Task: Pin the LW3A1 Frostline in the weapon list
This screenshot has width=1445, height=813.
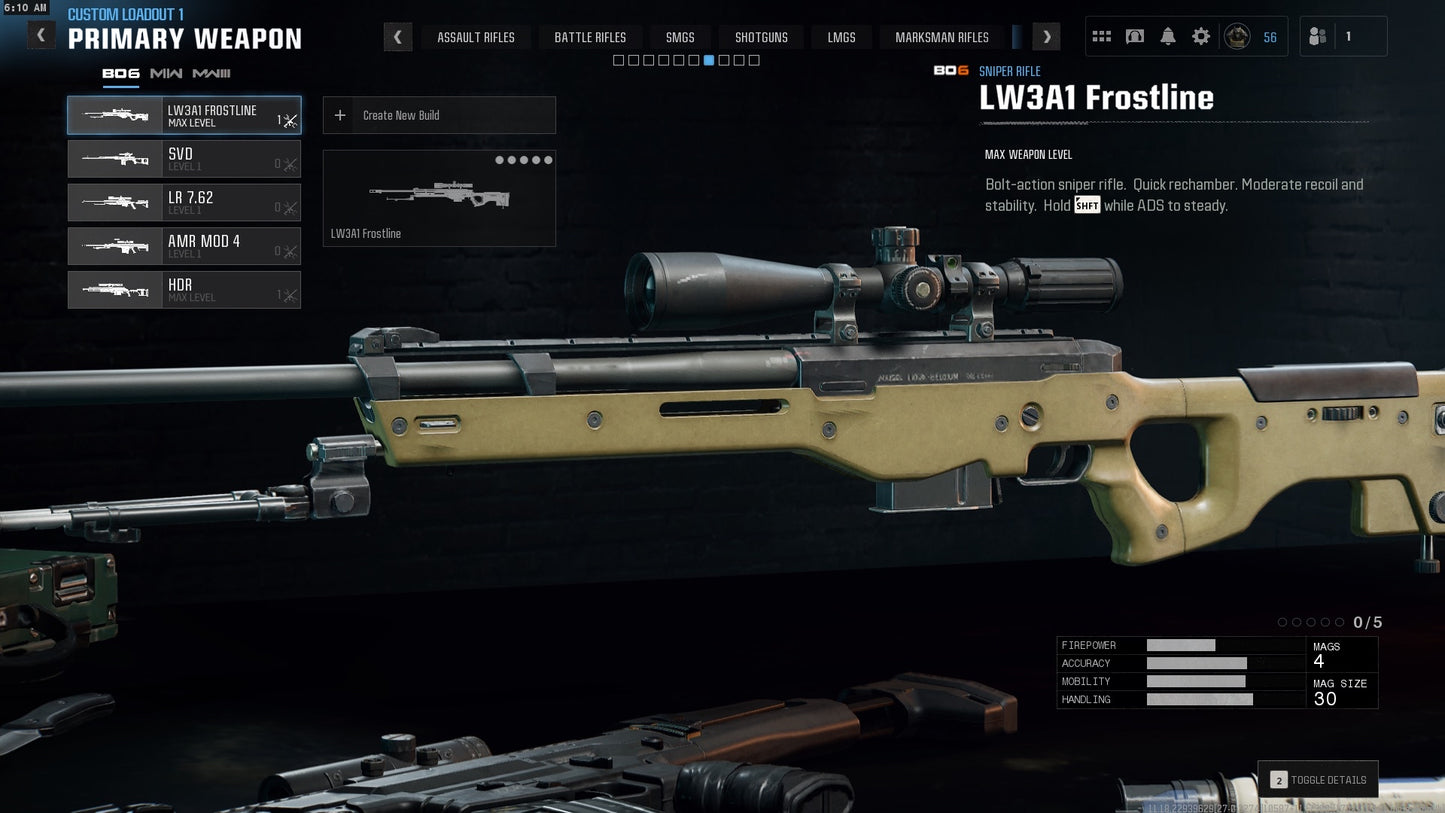Action: [289, 118]
